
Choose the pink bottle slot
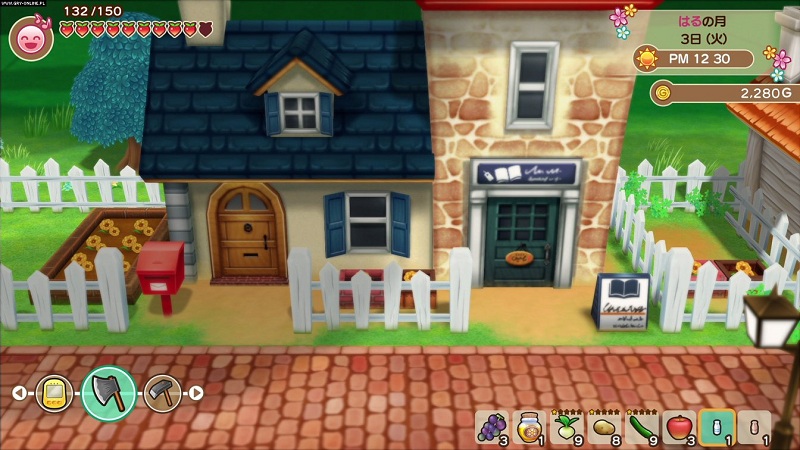[x=753, y=428]
